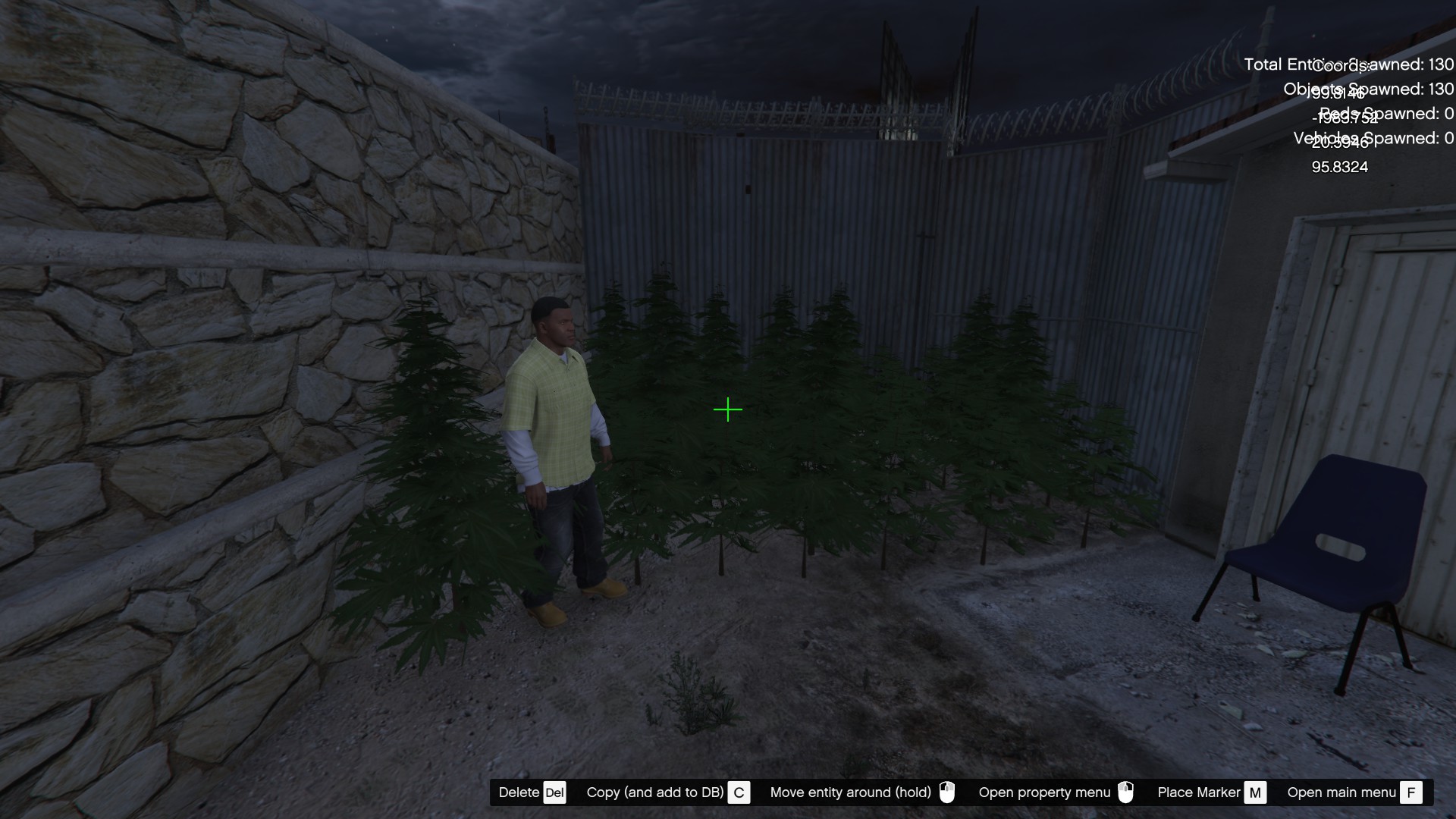Click the M key icon beside Place Marker
The image size is (1456, 819).
pos(1256,792)
